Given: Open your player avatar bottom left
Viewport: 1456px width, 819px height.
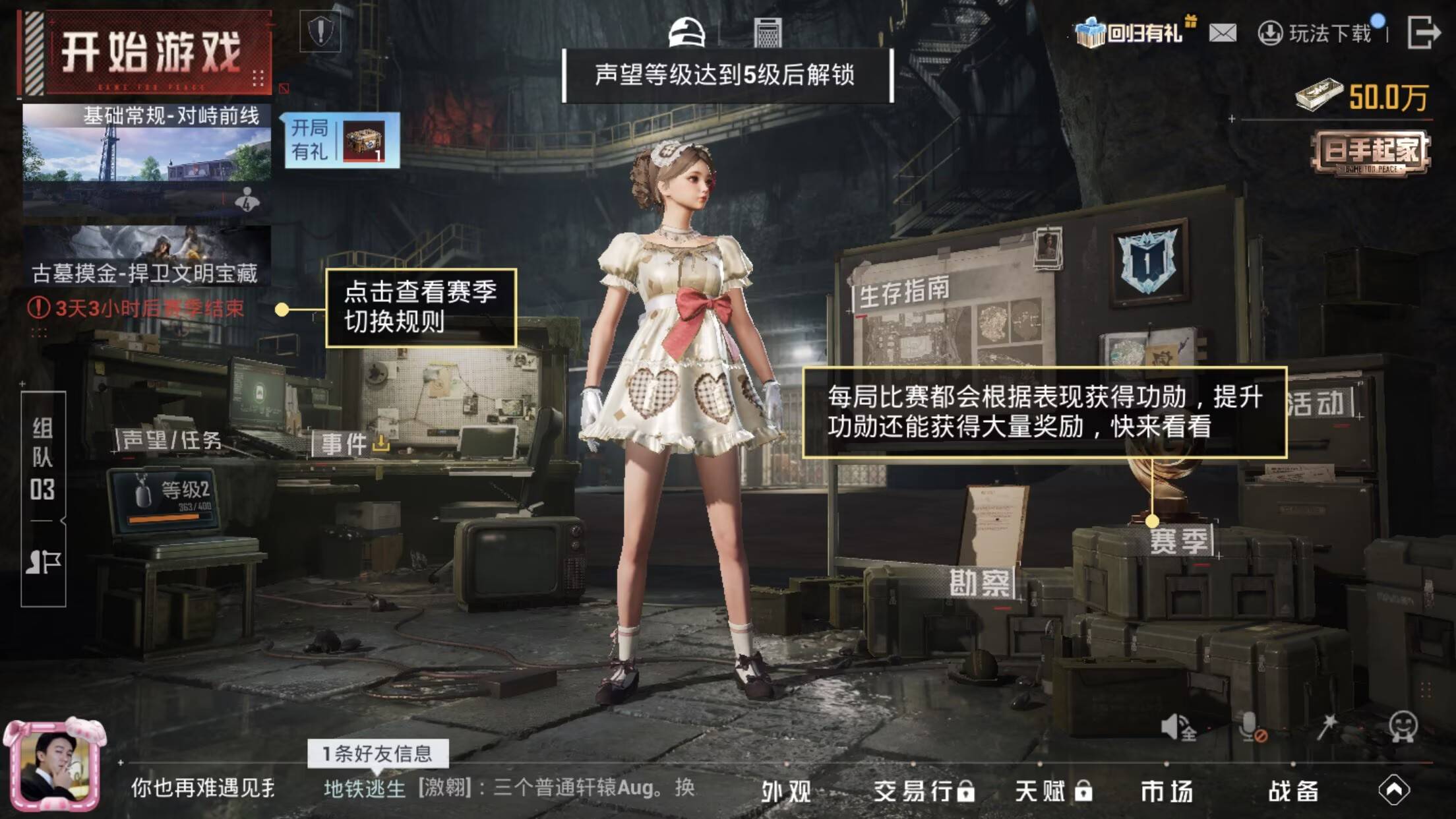Looking at the screenshot, I should (56, 765).
